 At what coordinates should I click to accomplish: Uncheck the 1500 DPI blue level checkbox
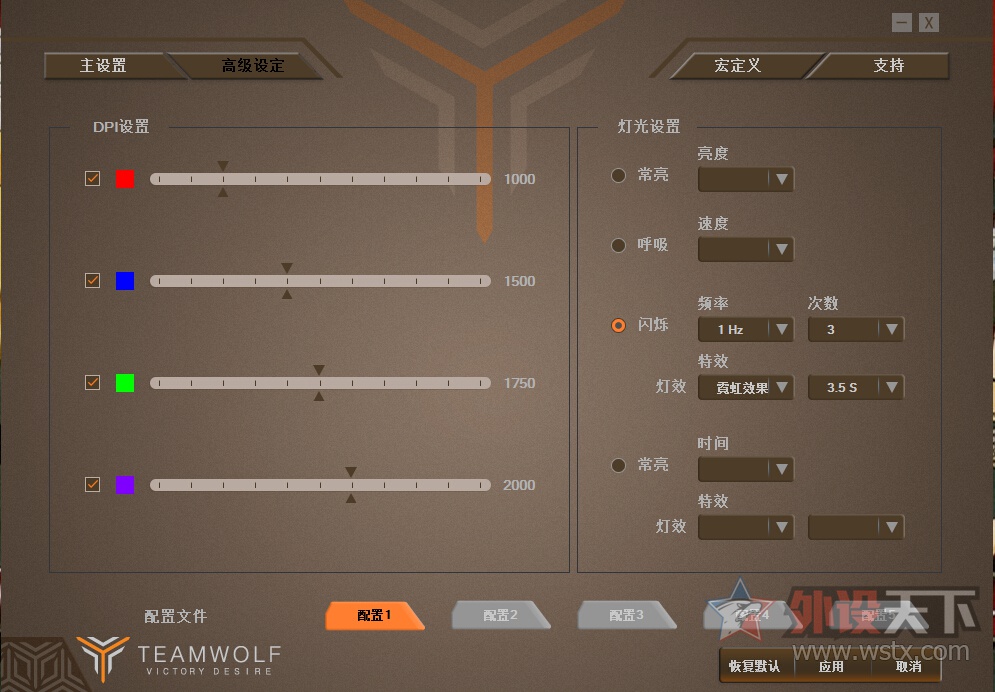[x=93, y=281]
